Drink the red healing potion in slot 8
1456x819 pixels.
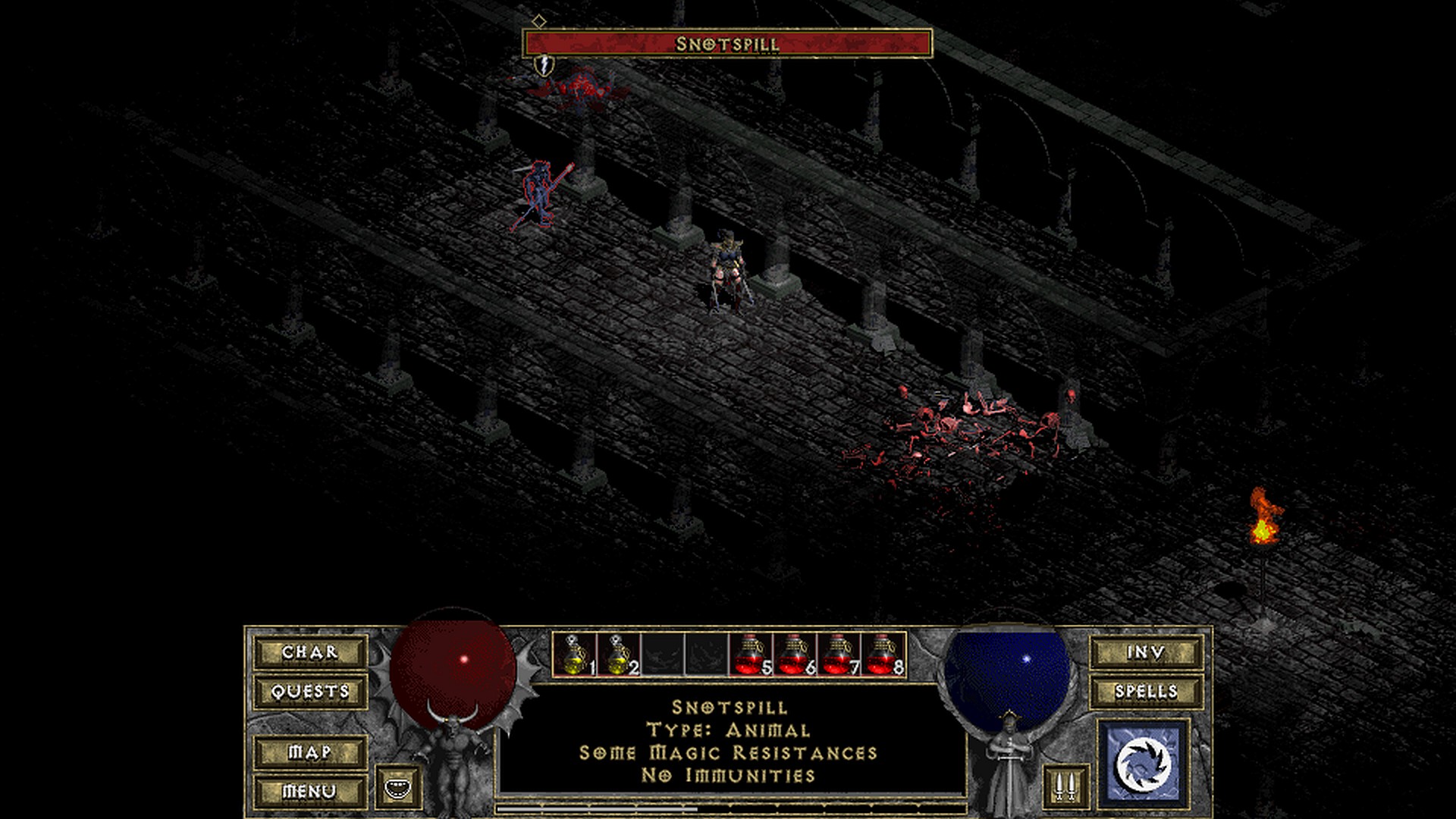[x=883, y=654]
